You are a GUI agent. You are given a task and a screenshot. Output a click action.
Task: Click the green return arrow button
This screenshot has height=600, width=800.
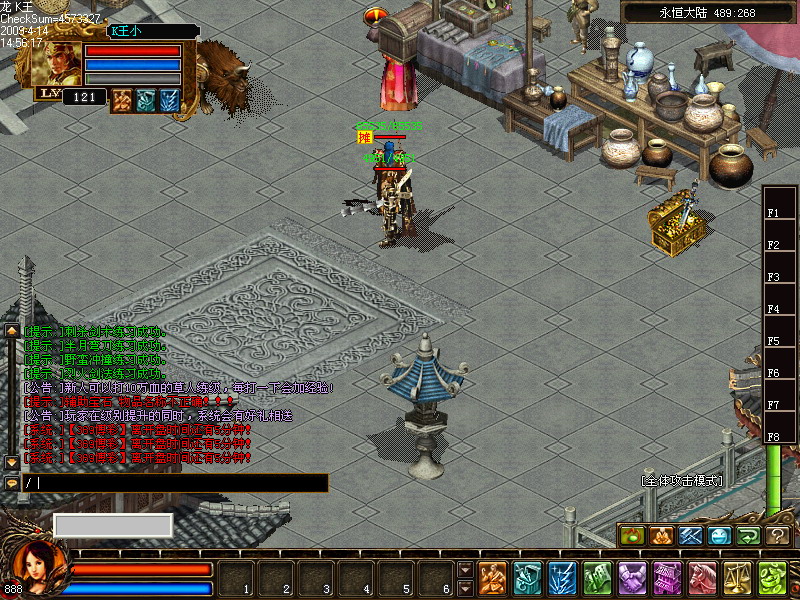click(749, 536)
